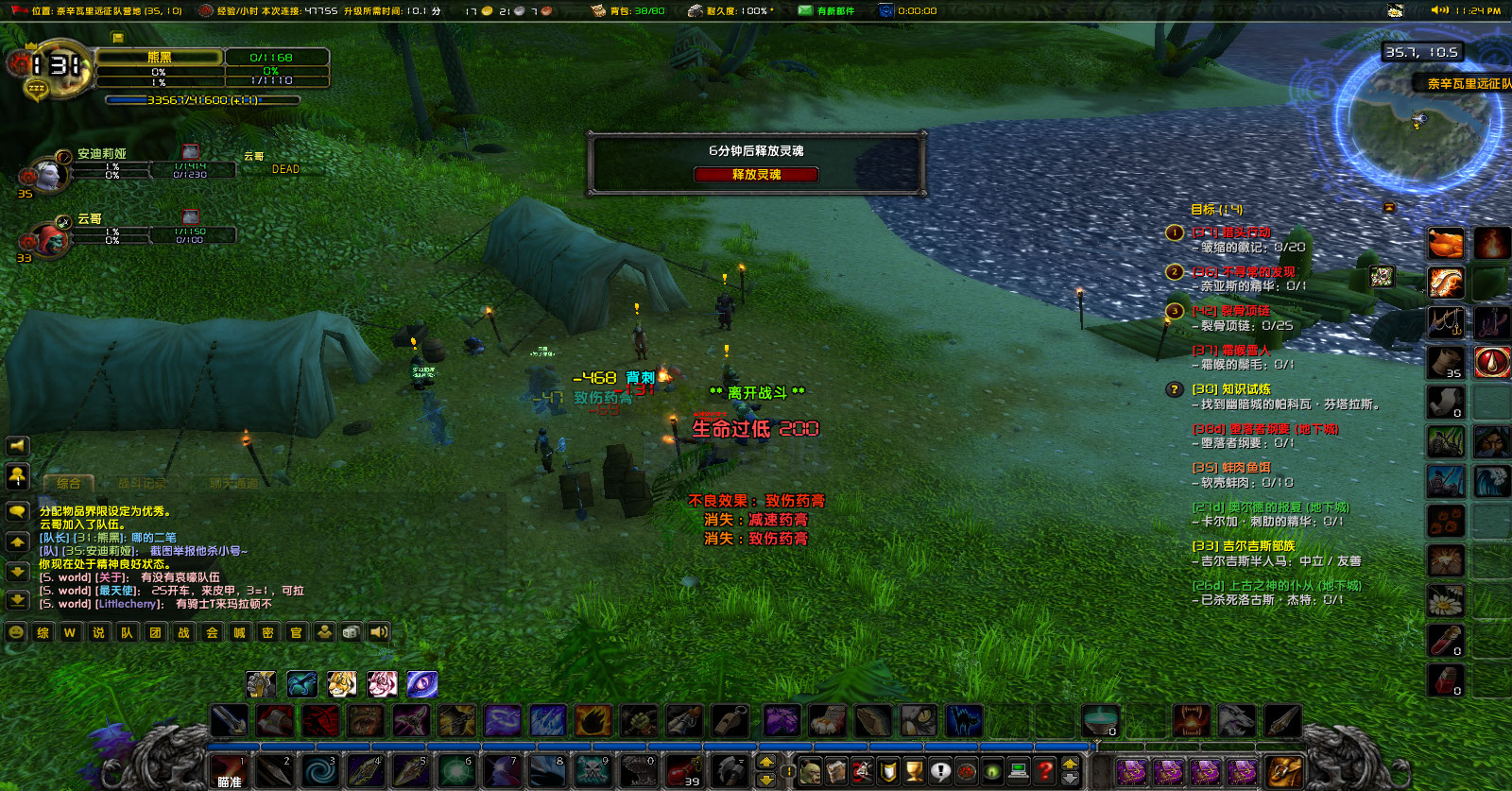Click the blue experience bar under player frame
The width and height of the screenshot is (1512, 791).
pyautogui.click(x=203, y=99)
